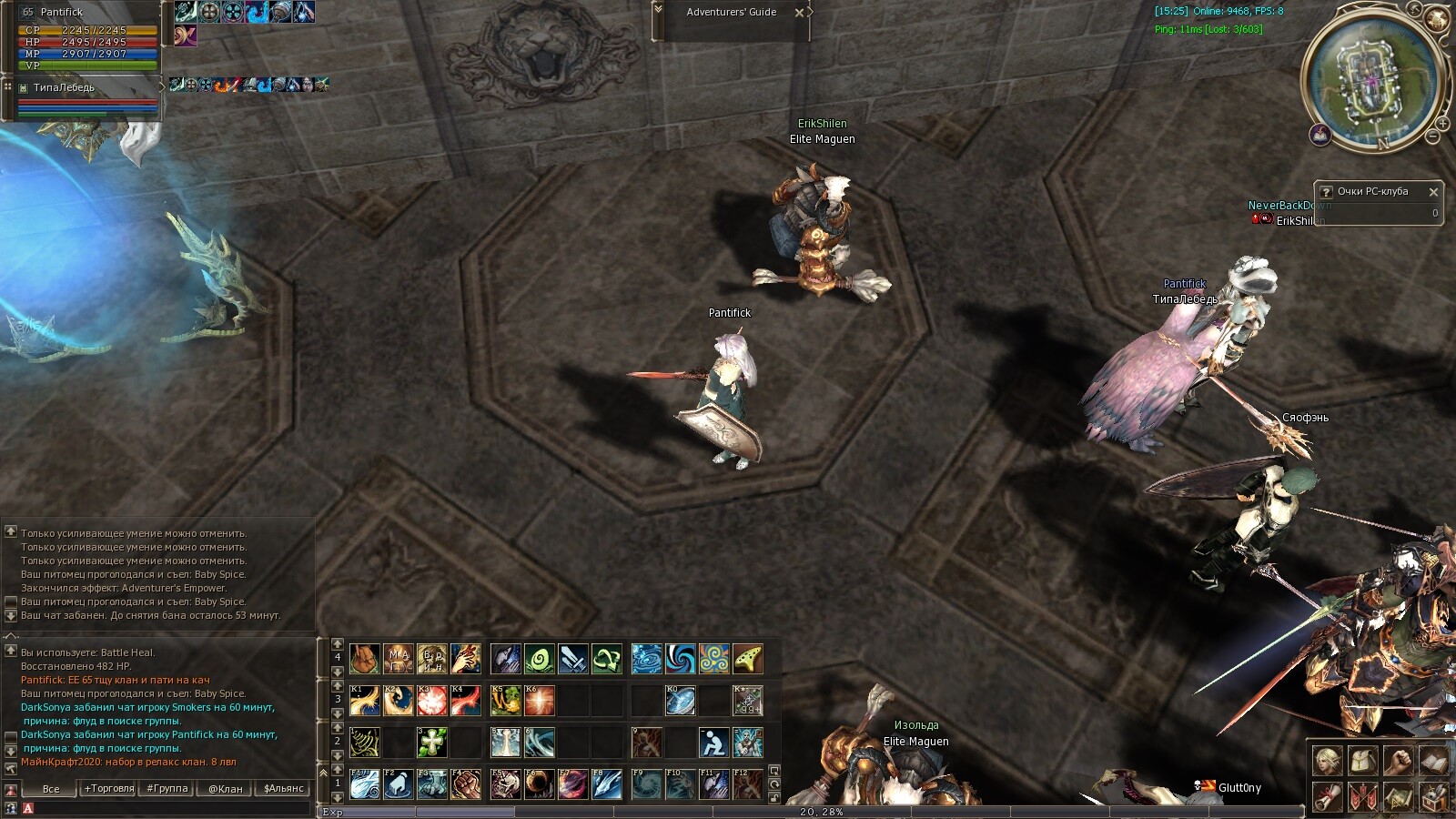Switch chat to the #Группа tab
1456x819 pixels.
click(x=167, y=788)
